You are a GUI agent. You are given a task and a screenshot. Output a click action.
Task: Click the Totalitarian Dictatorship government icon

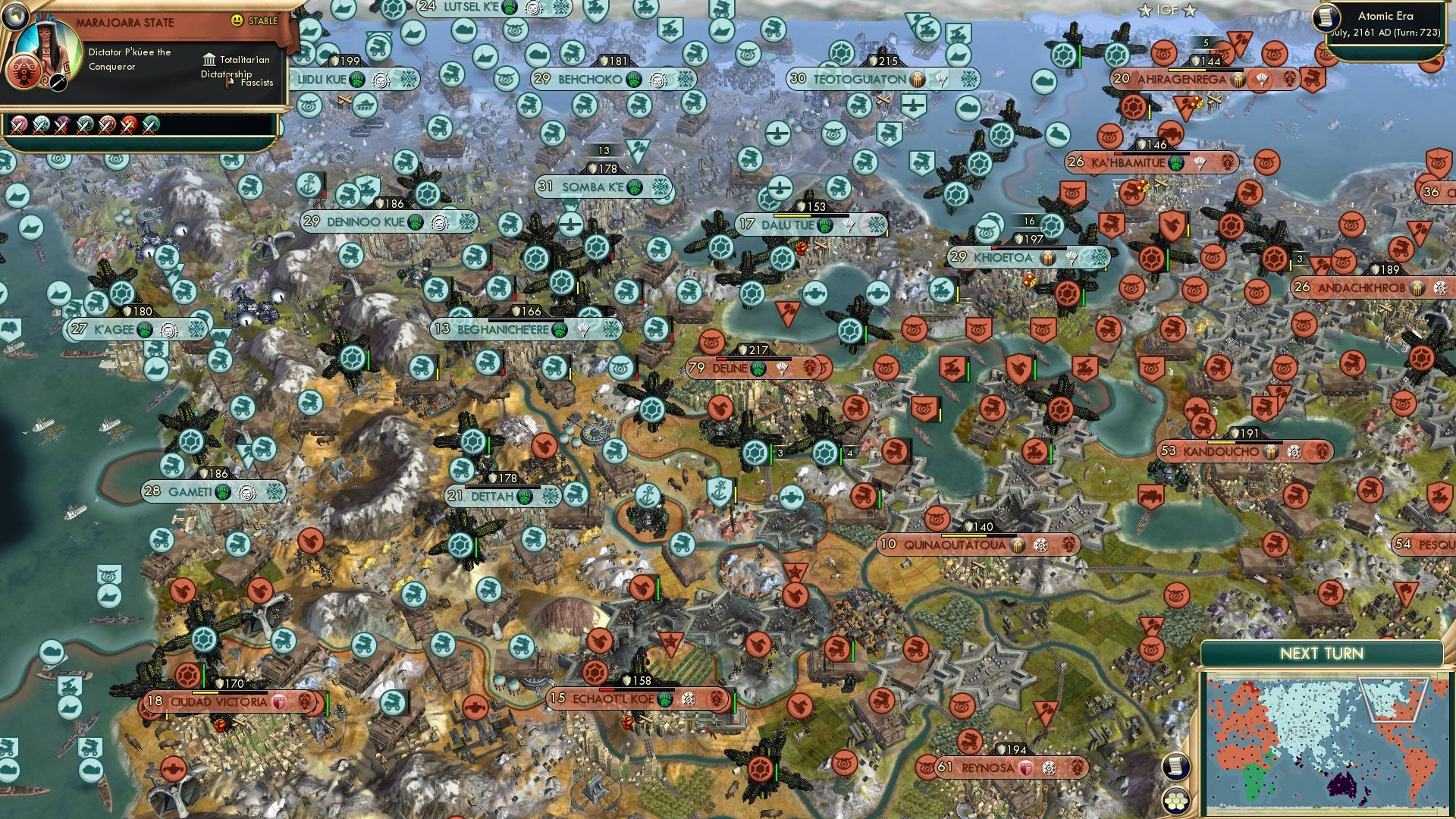click(x=210, y=61)
